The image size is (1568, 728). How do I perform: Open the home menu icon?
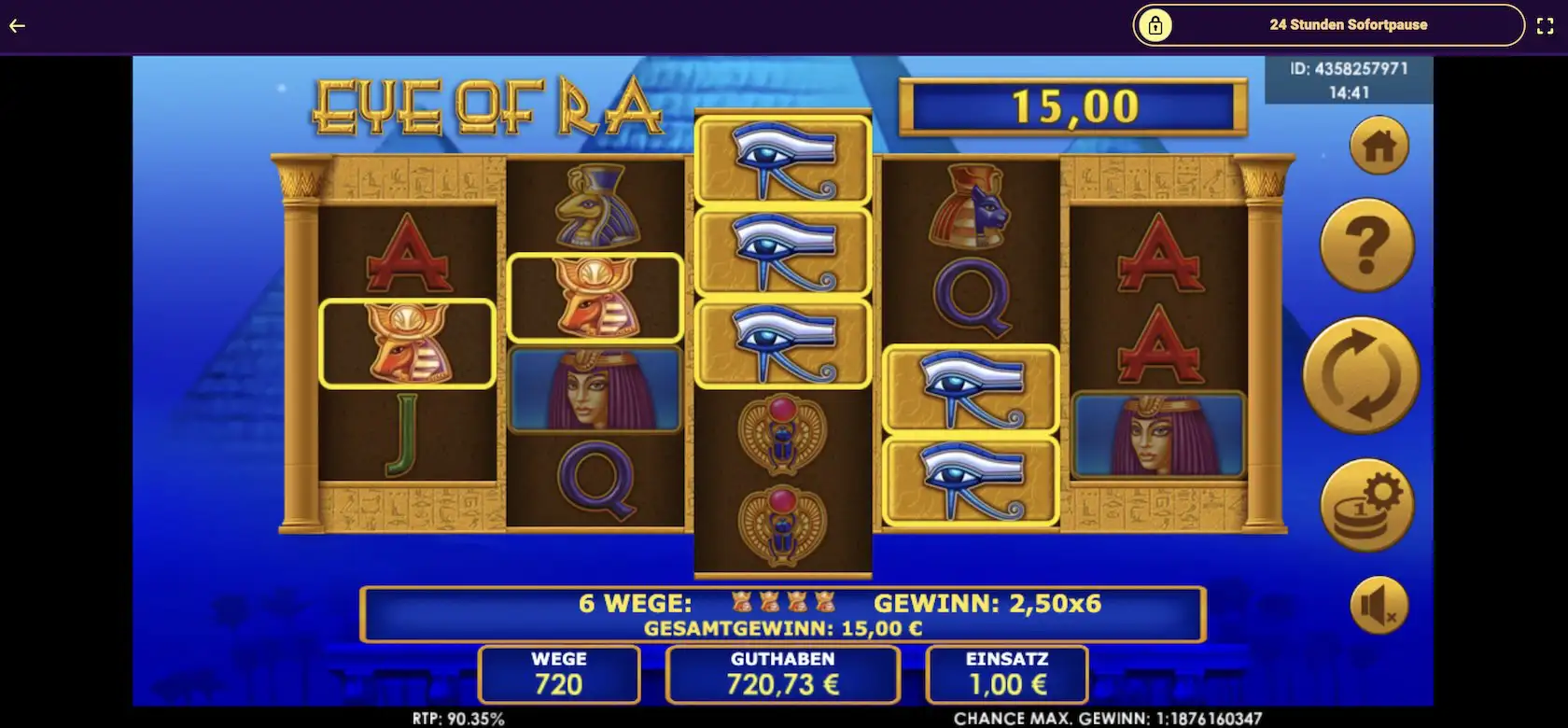point(1379,146)
